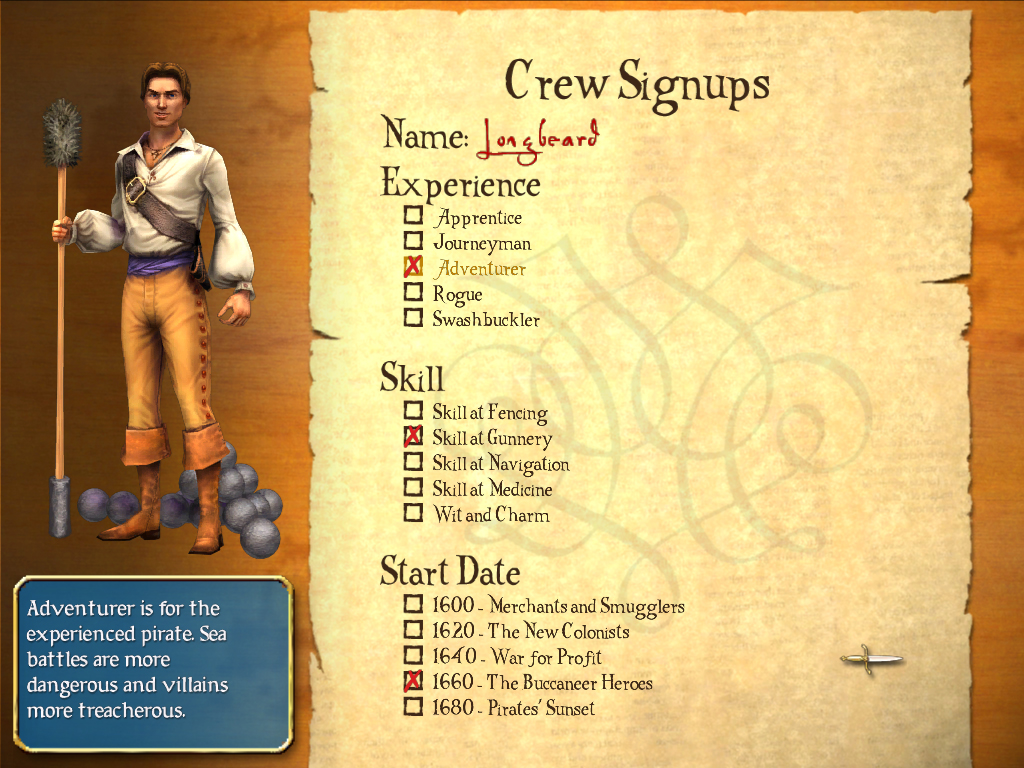1024x768 pixels.
Task: Pick the 1640 War for Profit start date
Action: pyautogui.click(x=413, y=657)
